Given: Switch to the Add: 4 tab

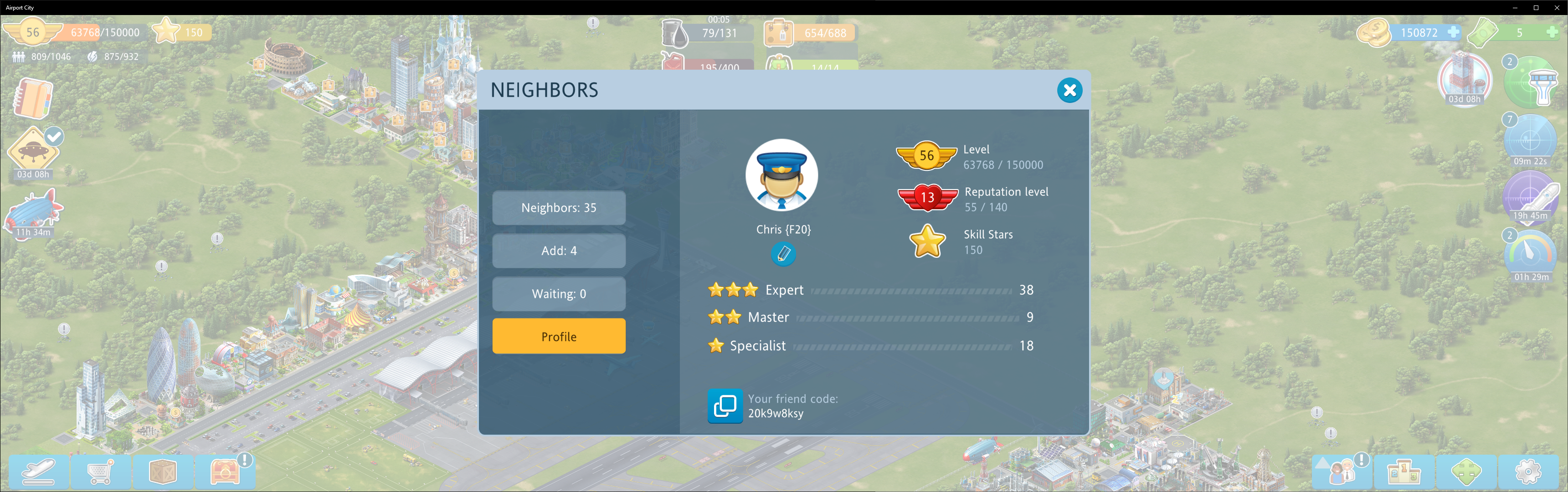Looking at the screenshot, I should click(x=558, y=251).
